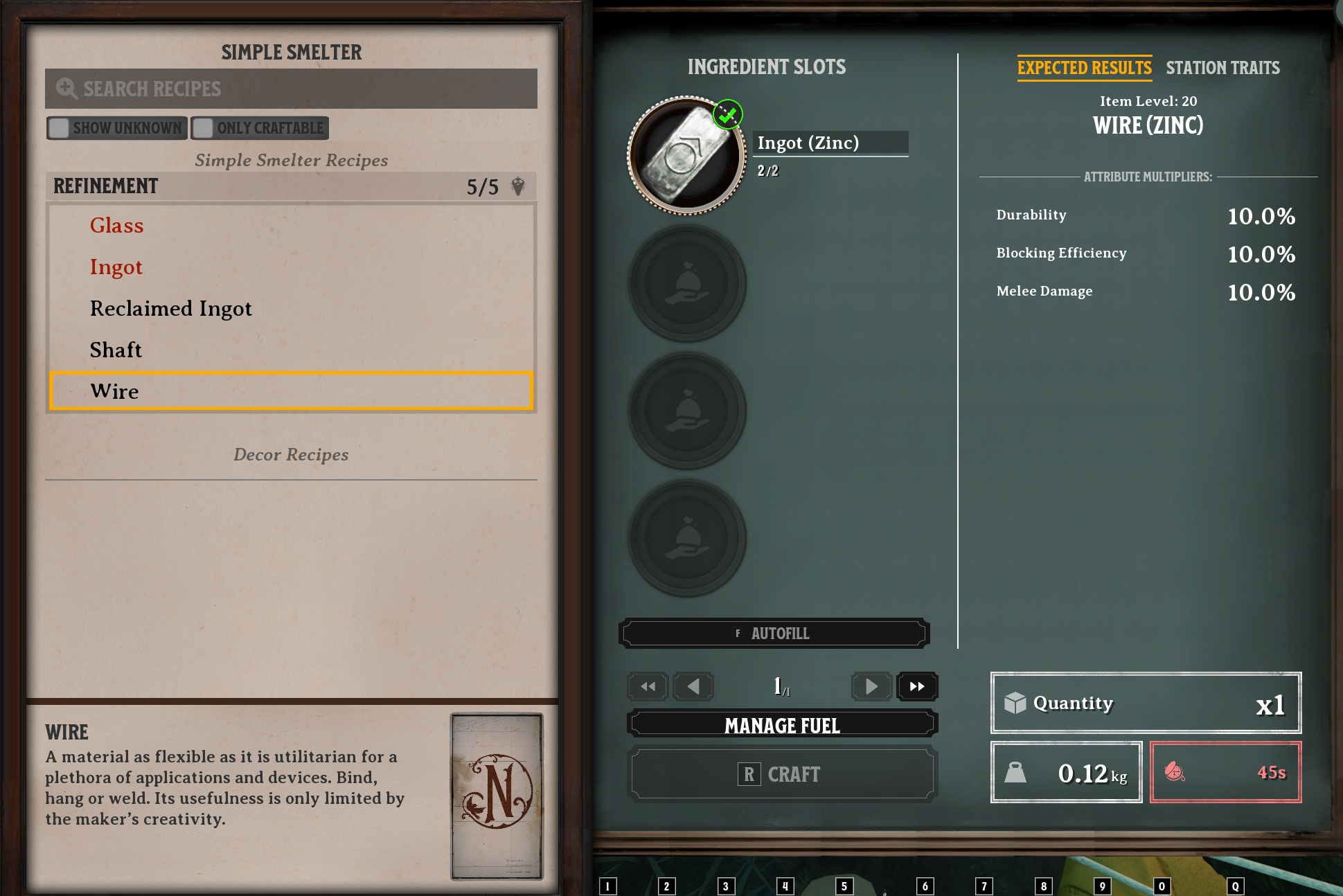The height and width of the screenshot is (896, 1343).
Task: Switch to the Expected Results tab
Action: 1084,67
